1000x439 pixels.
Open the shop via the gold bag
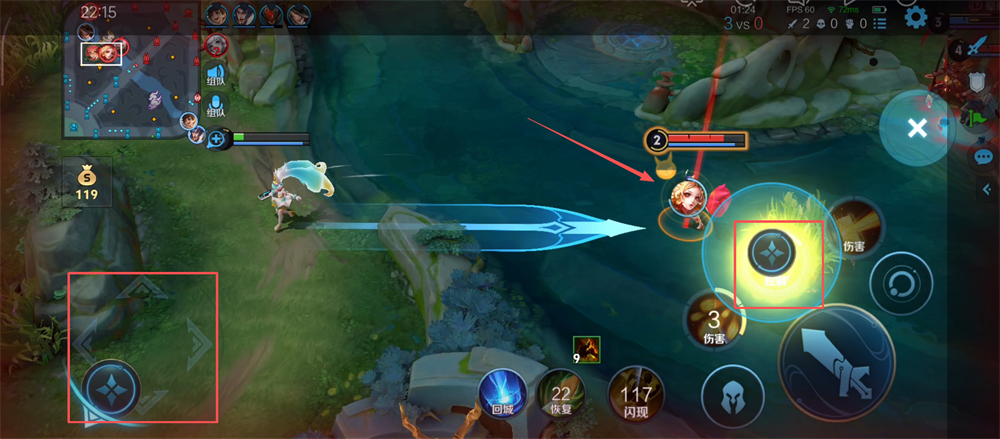pyautogui.click(x=87, y=180)
